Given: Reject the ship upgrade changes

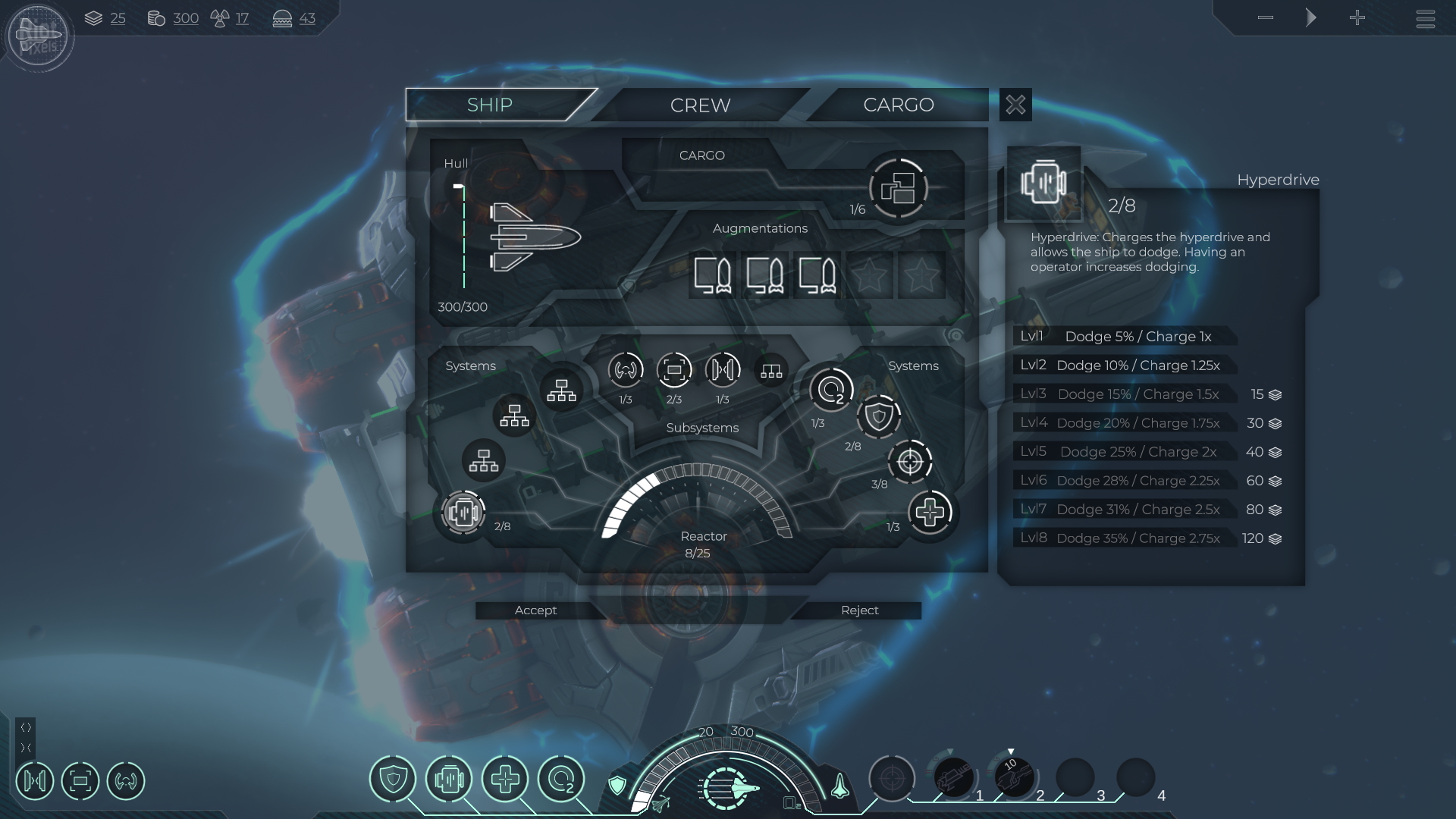Looking at the screenshot, I should coord(859,610).
